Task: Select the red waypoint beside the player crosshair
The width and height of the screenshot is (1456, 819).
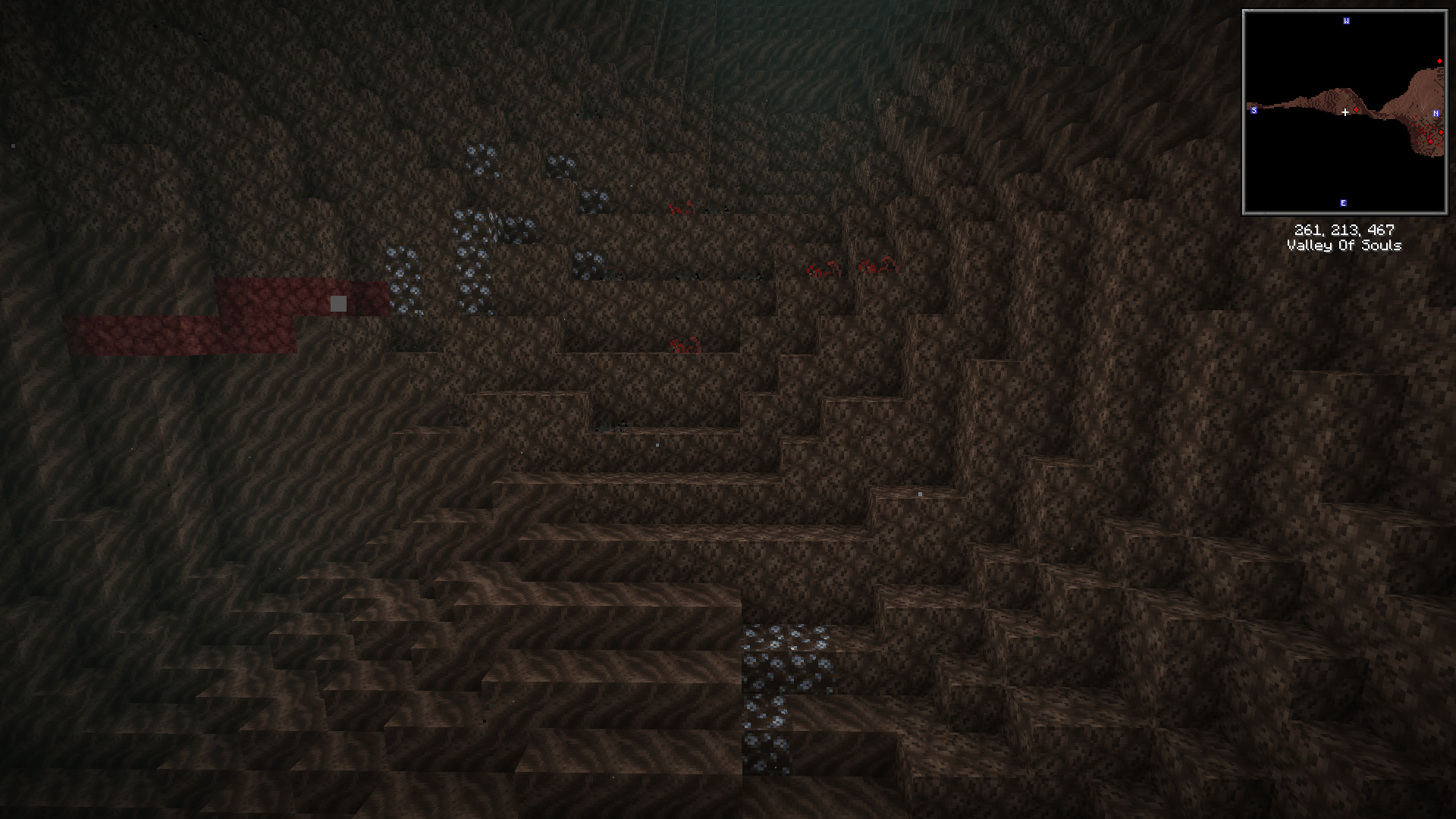Action: (1356, 110)
